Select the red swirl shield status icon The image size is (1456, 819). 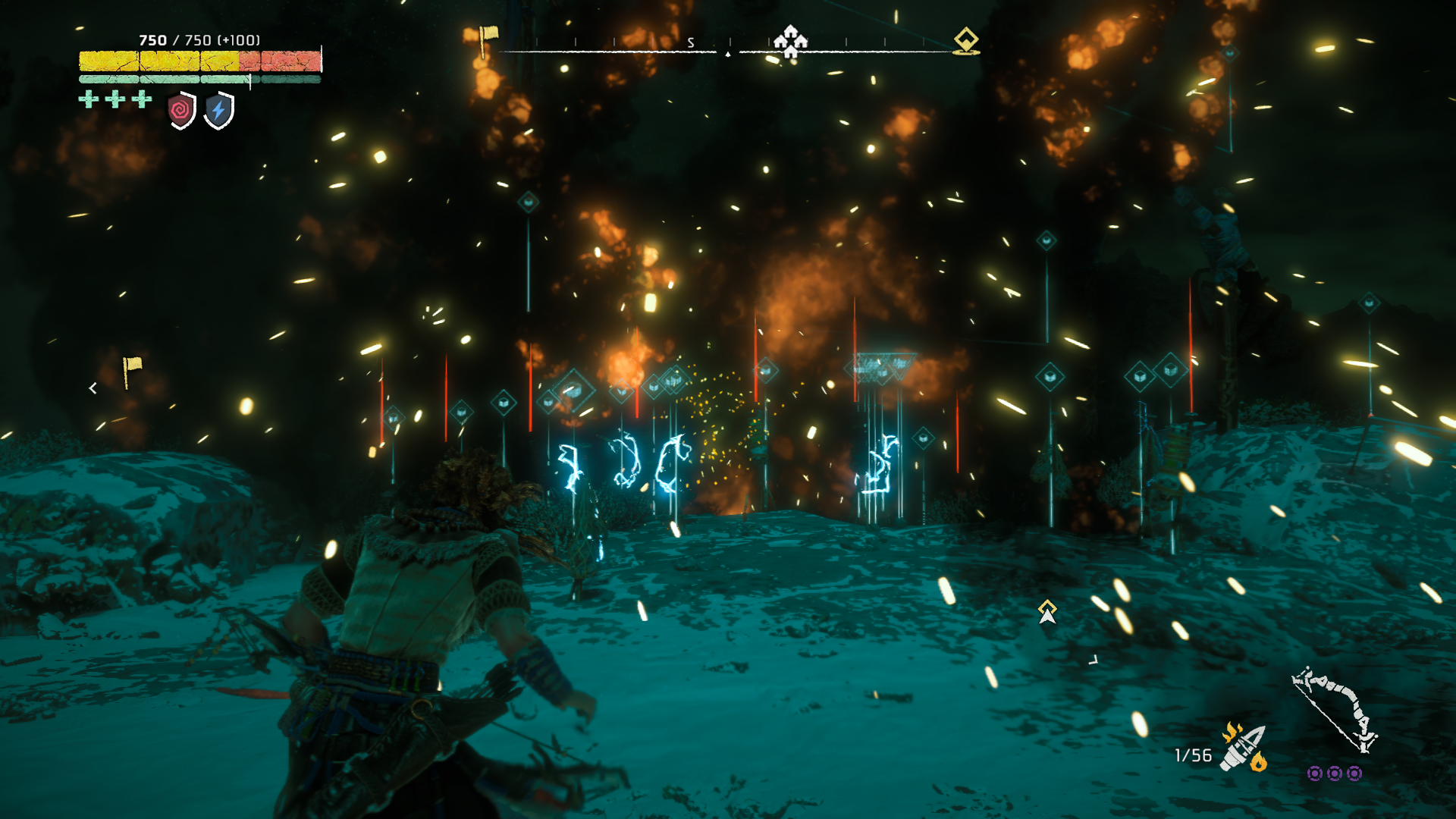click(181, 111)
